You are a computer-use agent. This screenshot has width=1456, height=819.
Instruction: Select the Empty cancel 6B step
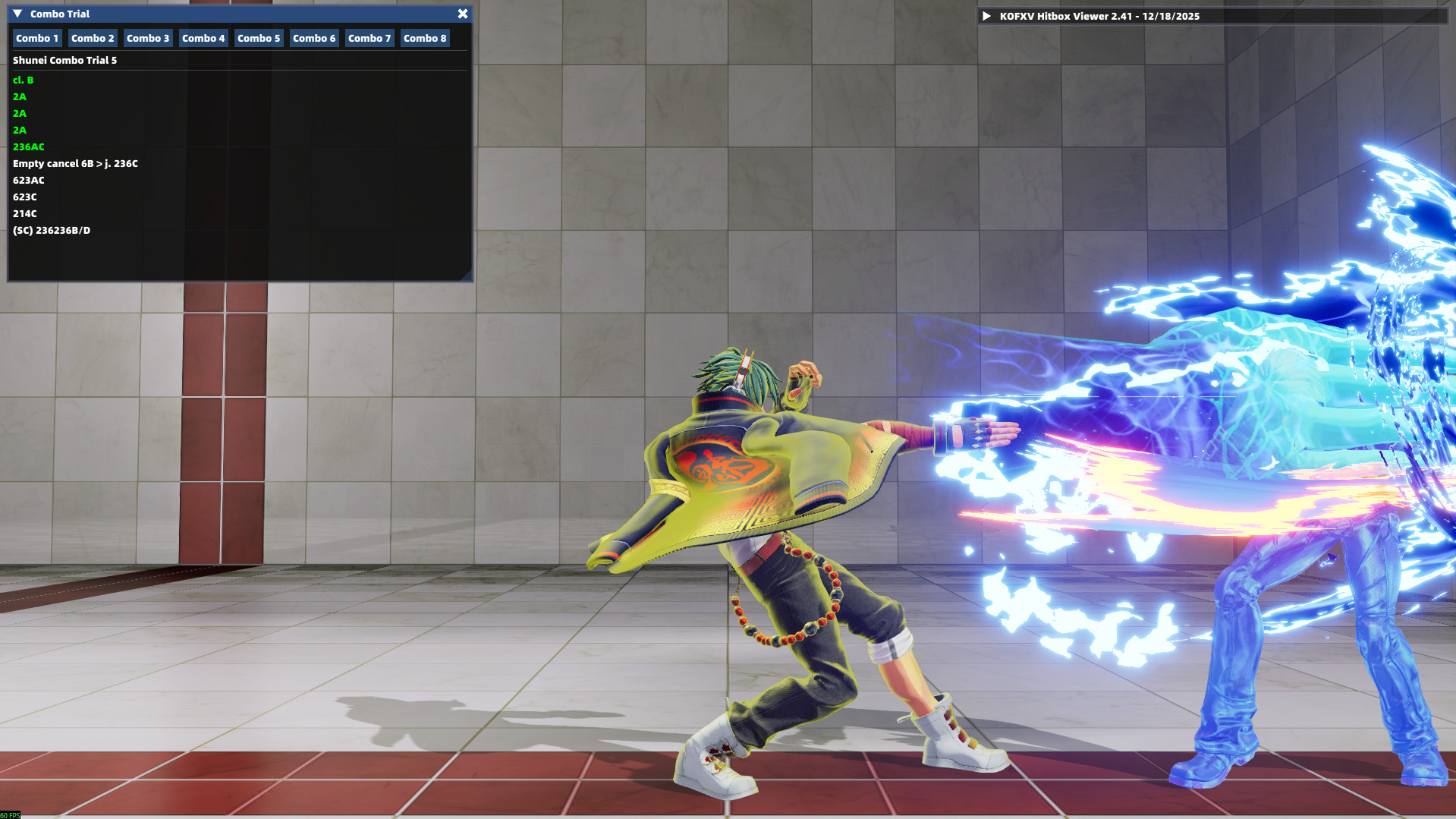76,163
